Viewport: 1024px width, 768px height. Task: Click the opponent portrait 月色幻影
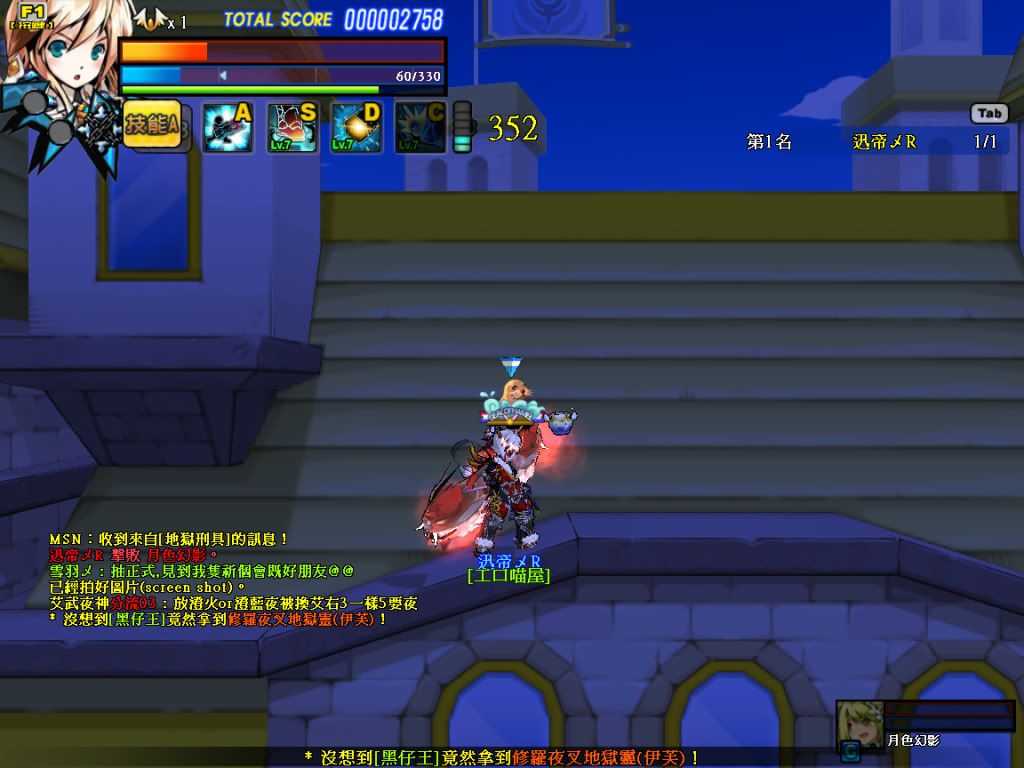(859, 722)
